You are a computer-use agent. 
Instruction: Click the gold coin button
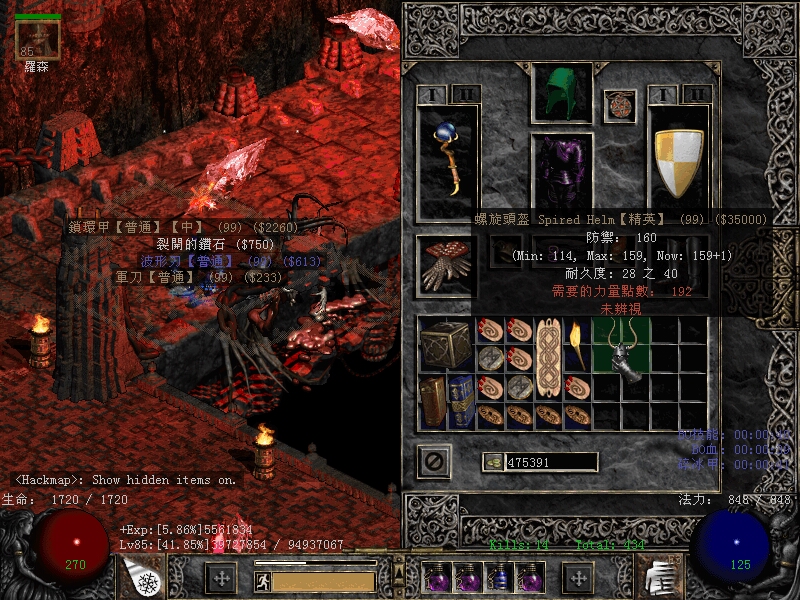tap(493, 462)
